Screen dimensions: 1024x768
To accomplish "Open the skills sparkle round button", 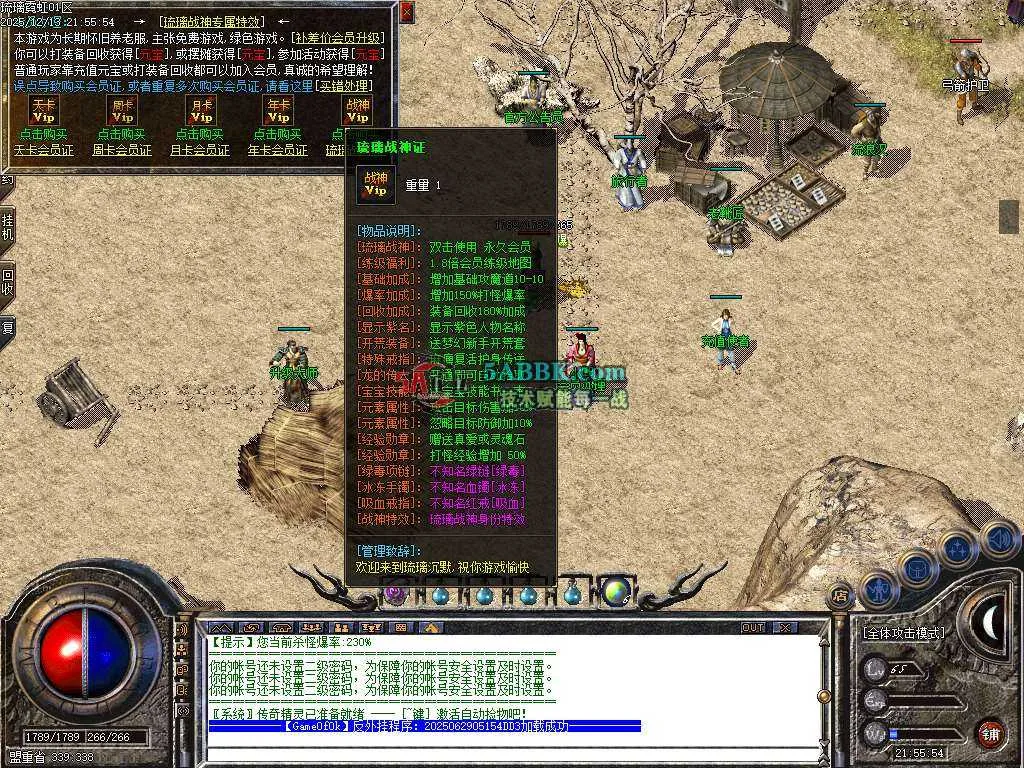I will [x=957, y=548].
